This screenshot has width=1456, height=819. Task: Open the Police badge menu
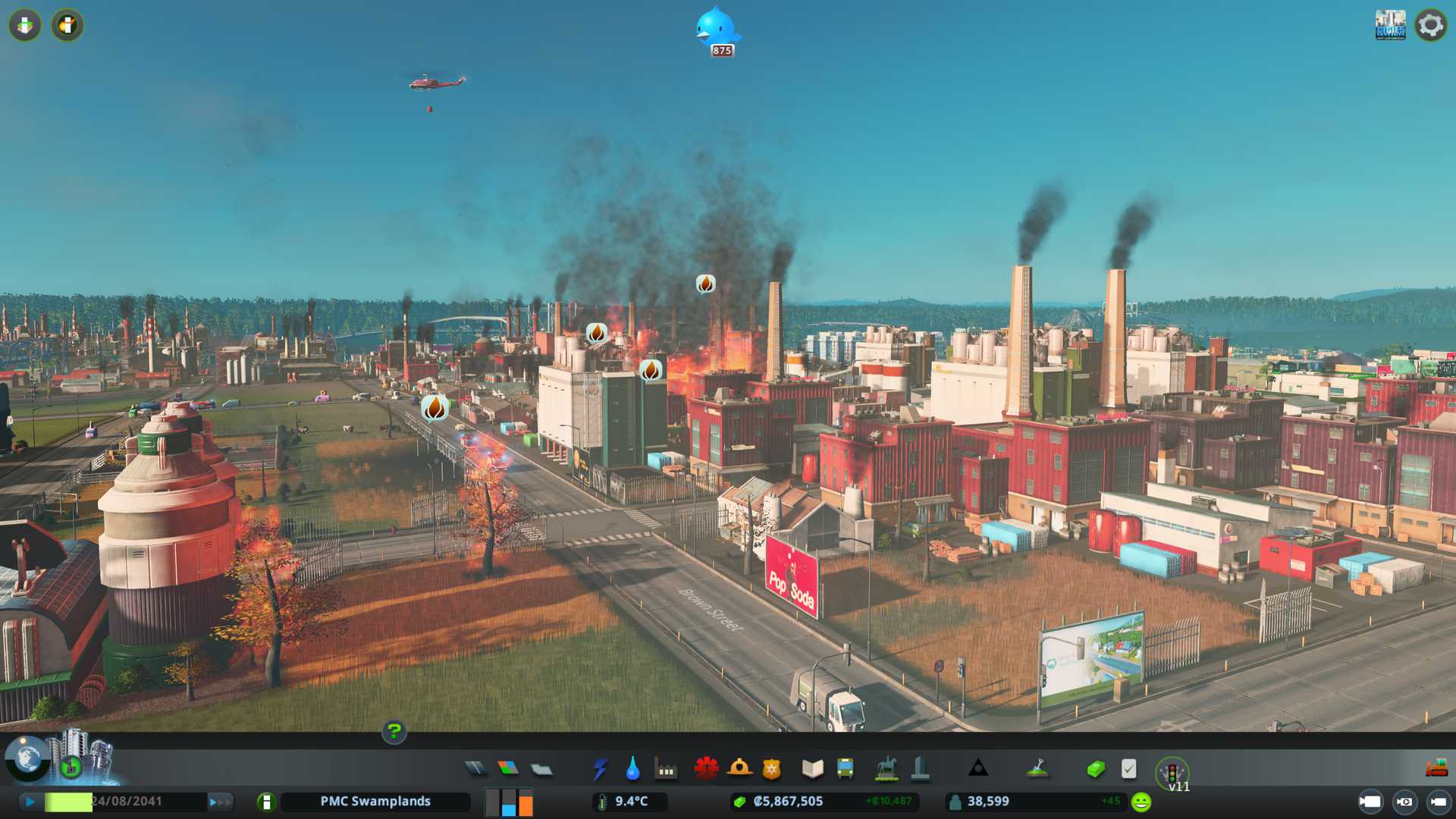coord(772,769)
